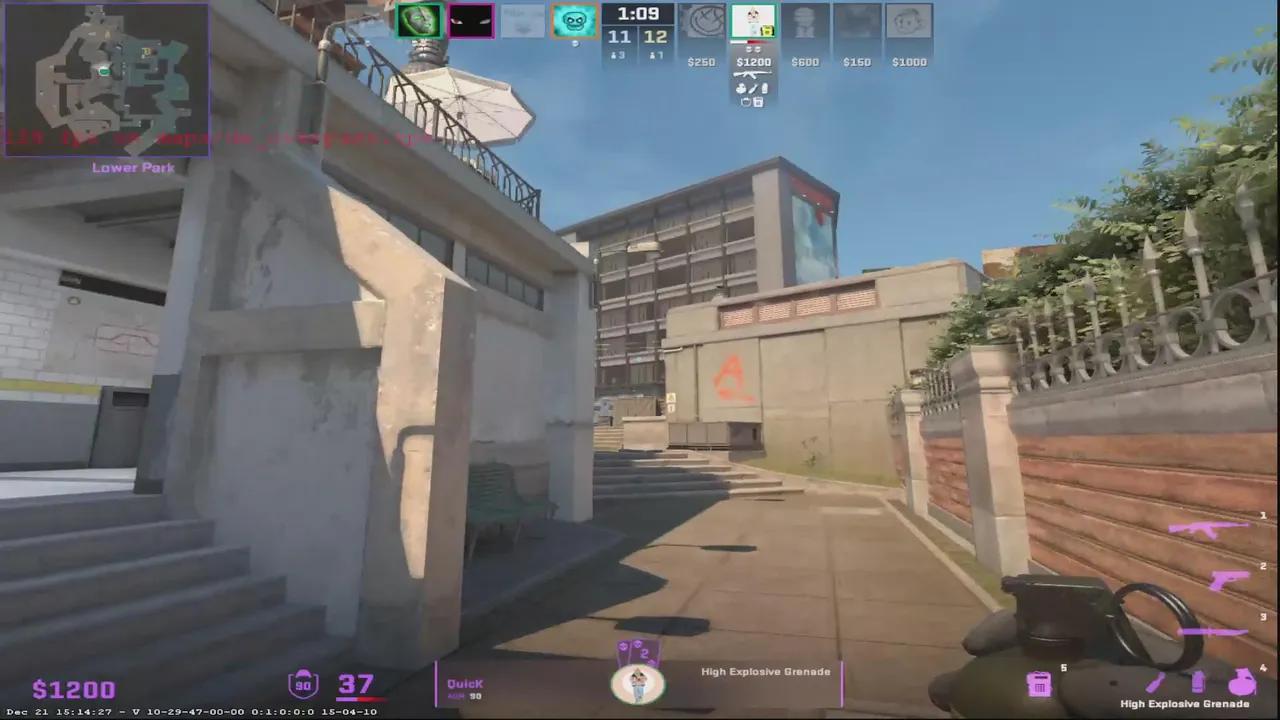
Task: Click the QuicK player nameplate
Action: pyautogui.click(x=465, y=683)
